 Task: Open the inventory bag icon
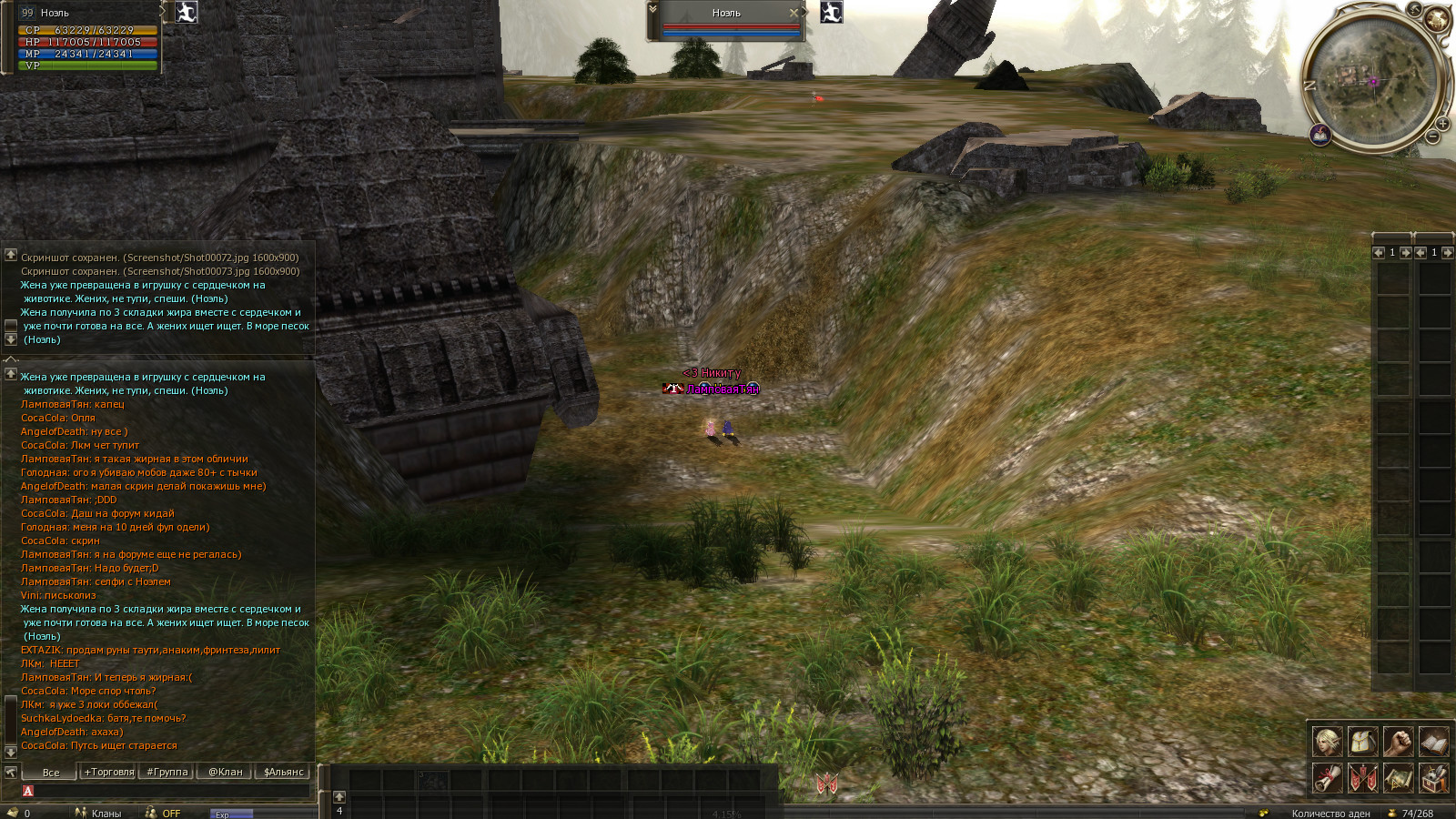1362,742
